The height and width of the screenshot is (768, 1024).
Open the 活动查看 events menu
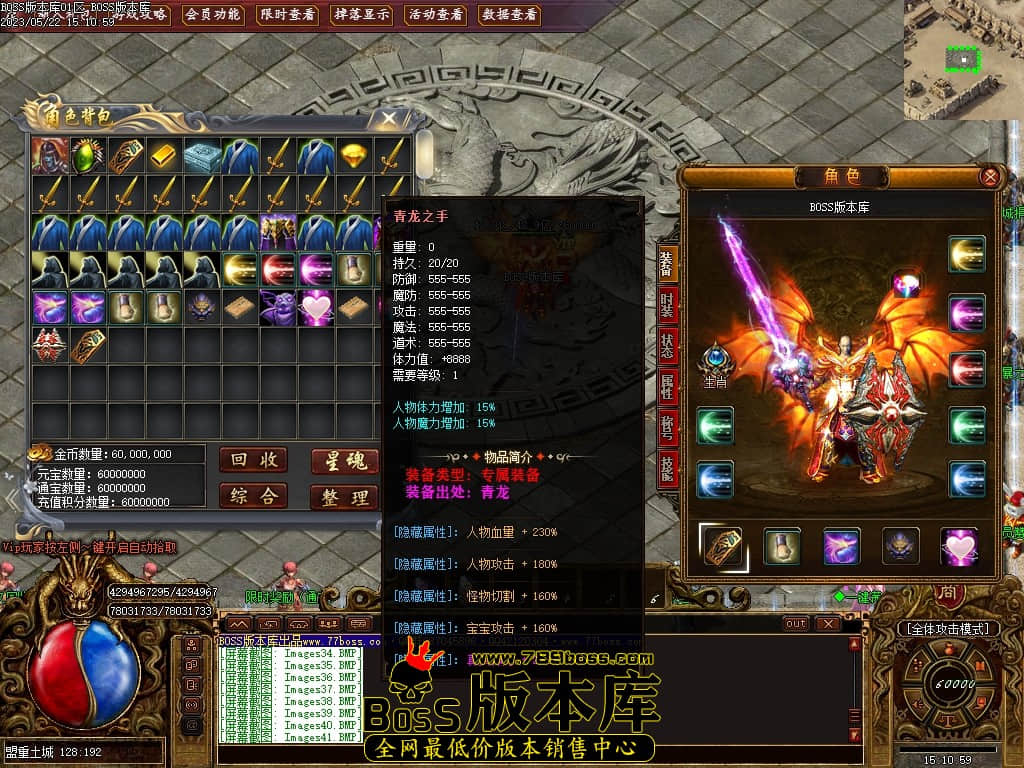436,15
